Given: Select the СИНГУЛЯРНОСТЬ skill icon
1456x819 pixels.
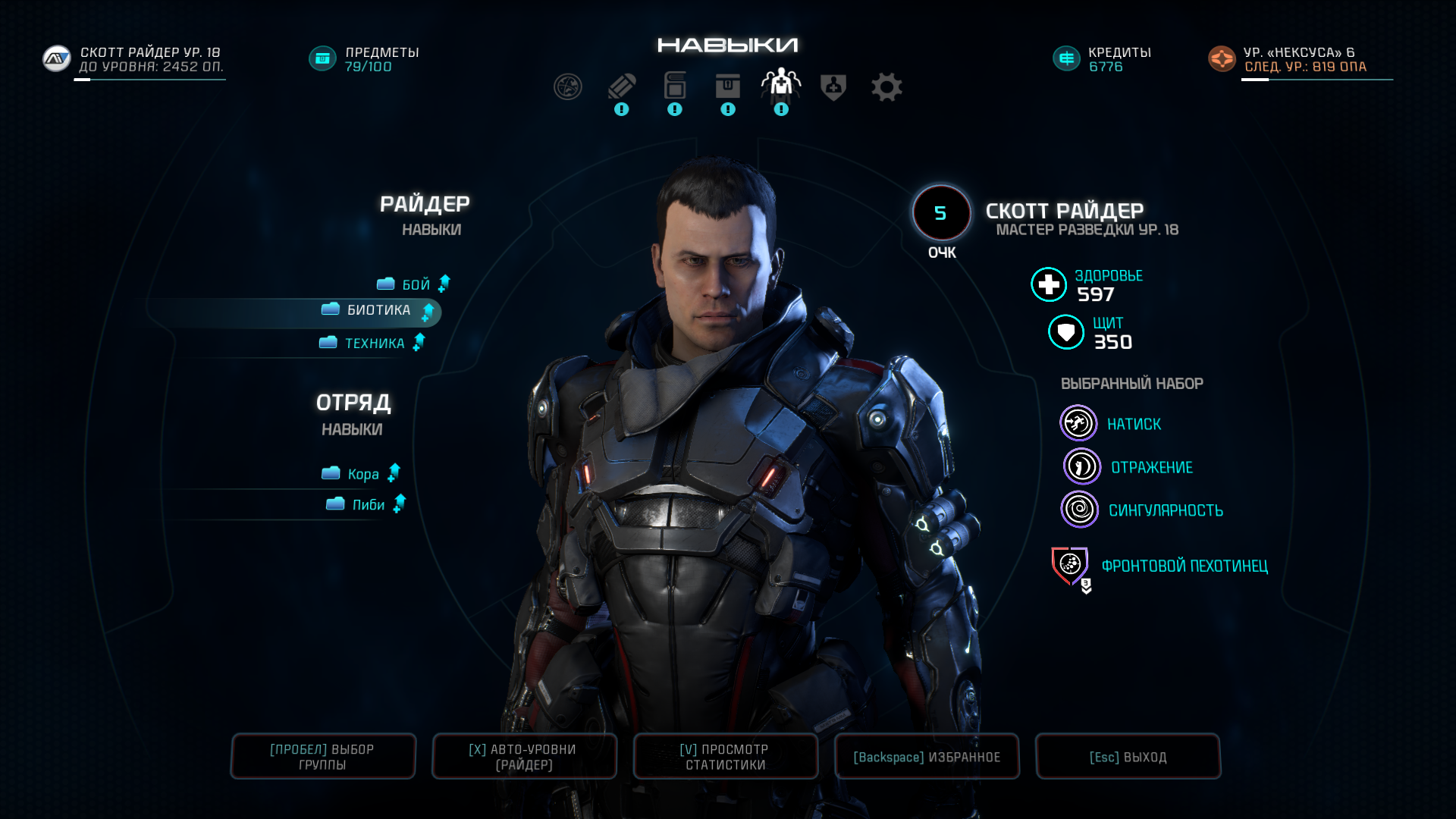Looking at the screenshot, I should 1079,509.
